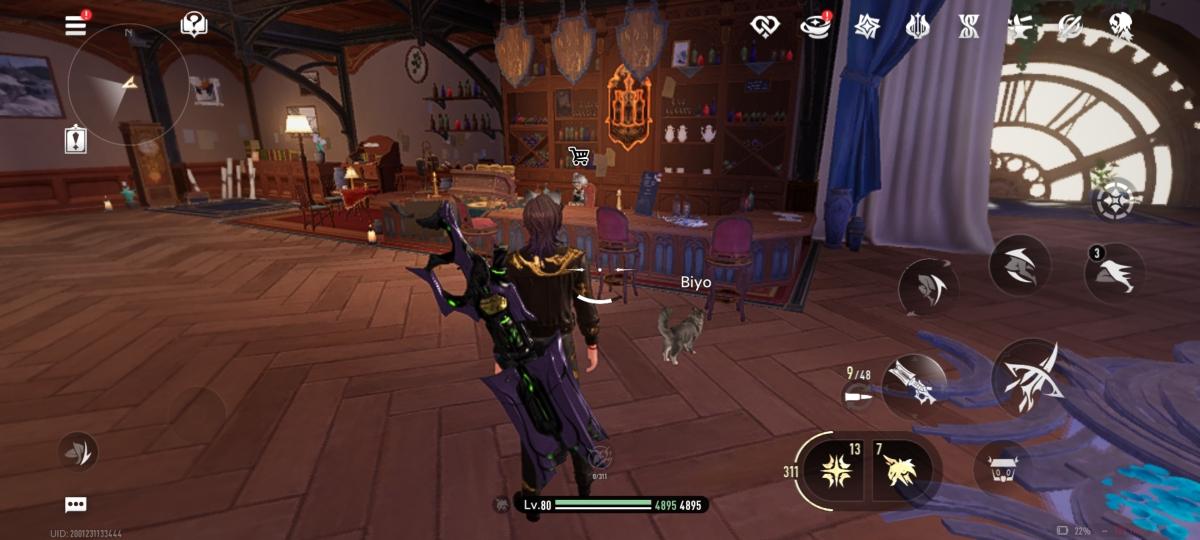The height and width of the screenshot is (540, 1200).
Task: Open the four-pointed star icon
Action: 866,27
